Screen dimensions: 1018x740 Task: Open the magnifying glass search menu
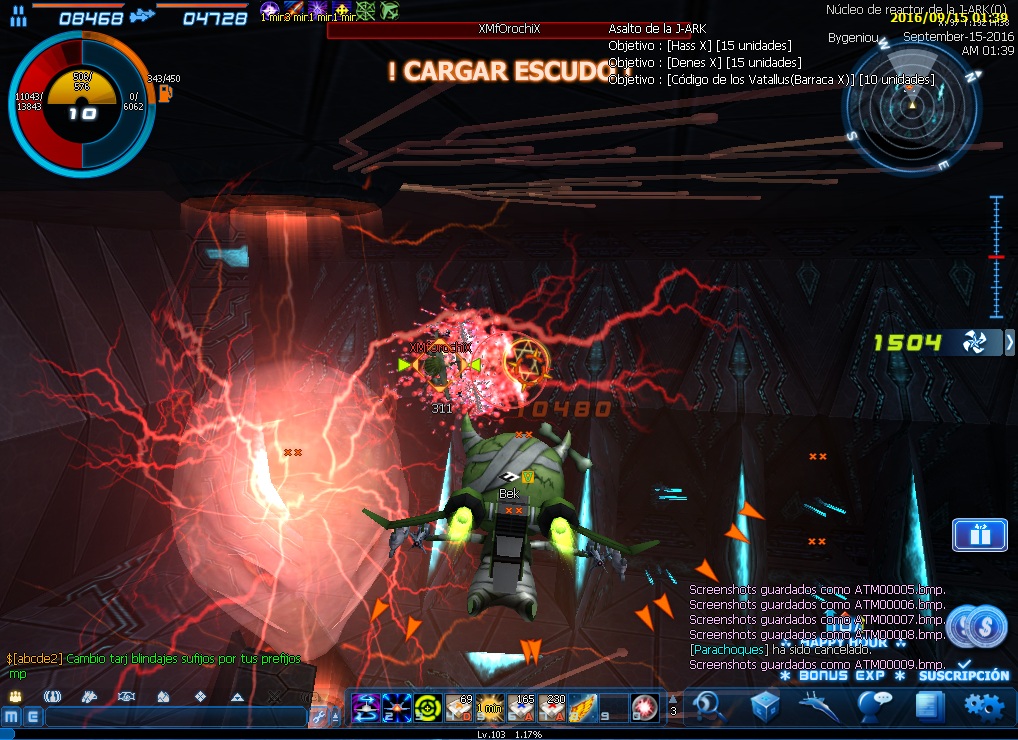point(709,705)
